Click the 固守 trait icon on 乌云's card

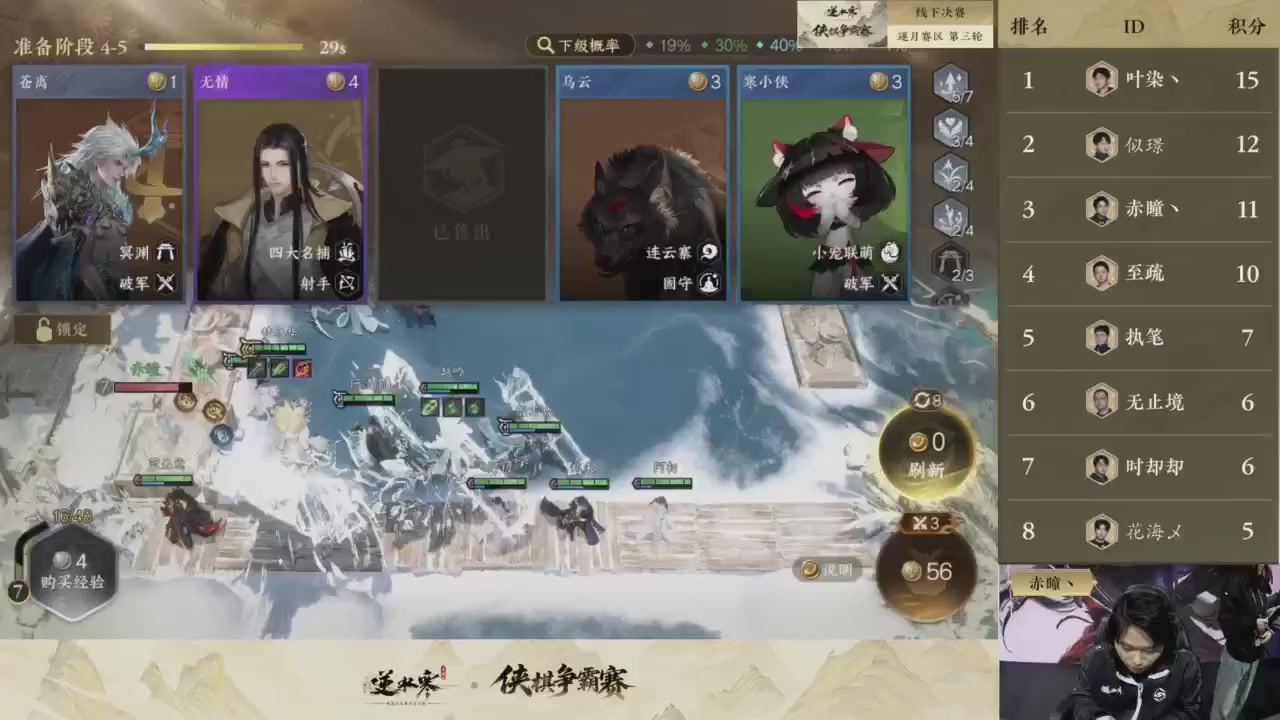click(708, 283)
